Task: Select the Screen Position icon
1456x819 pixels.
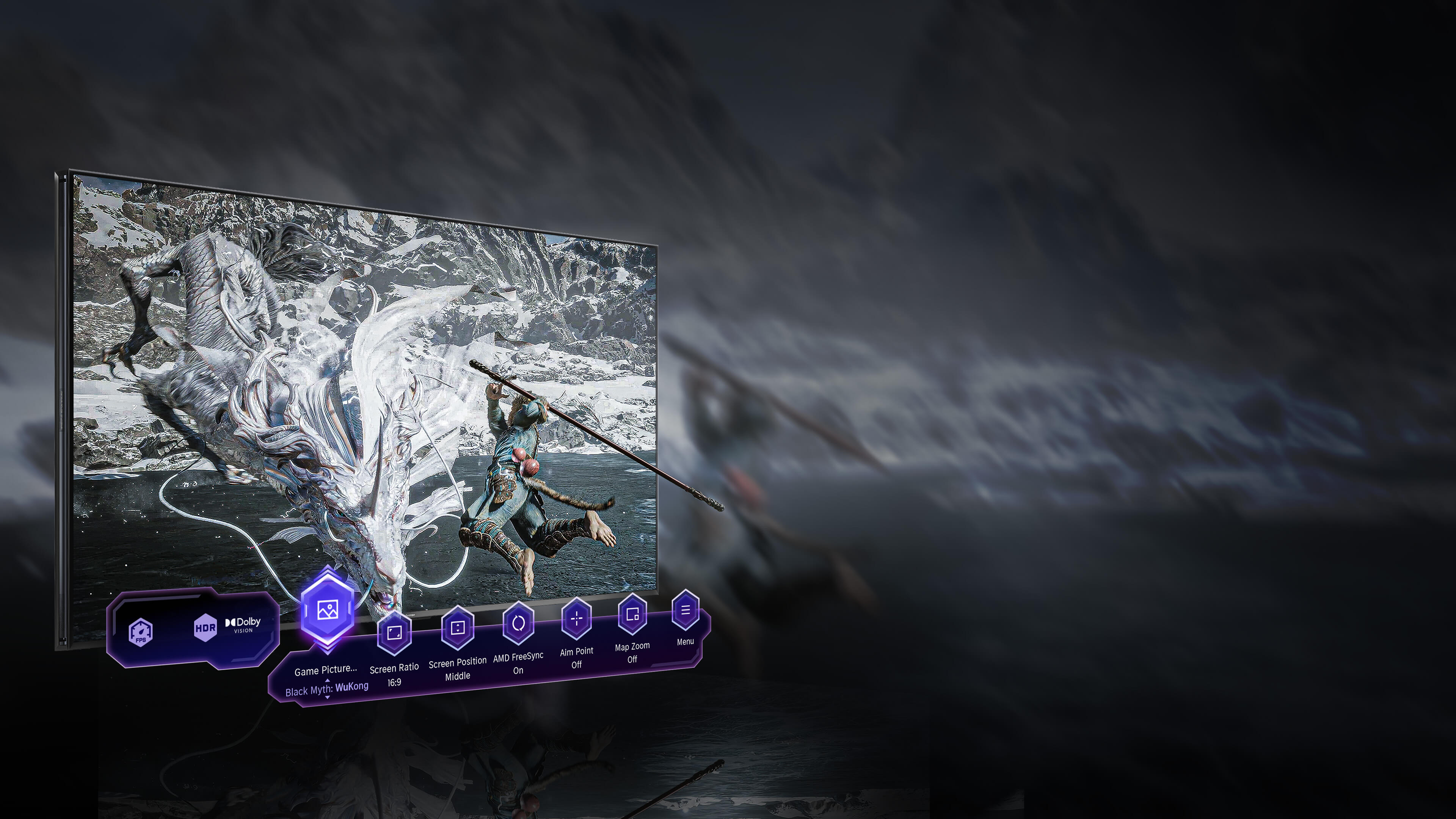Action: pos(457,628)
